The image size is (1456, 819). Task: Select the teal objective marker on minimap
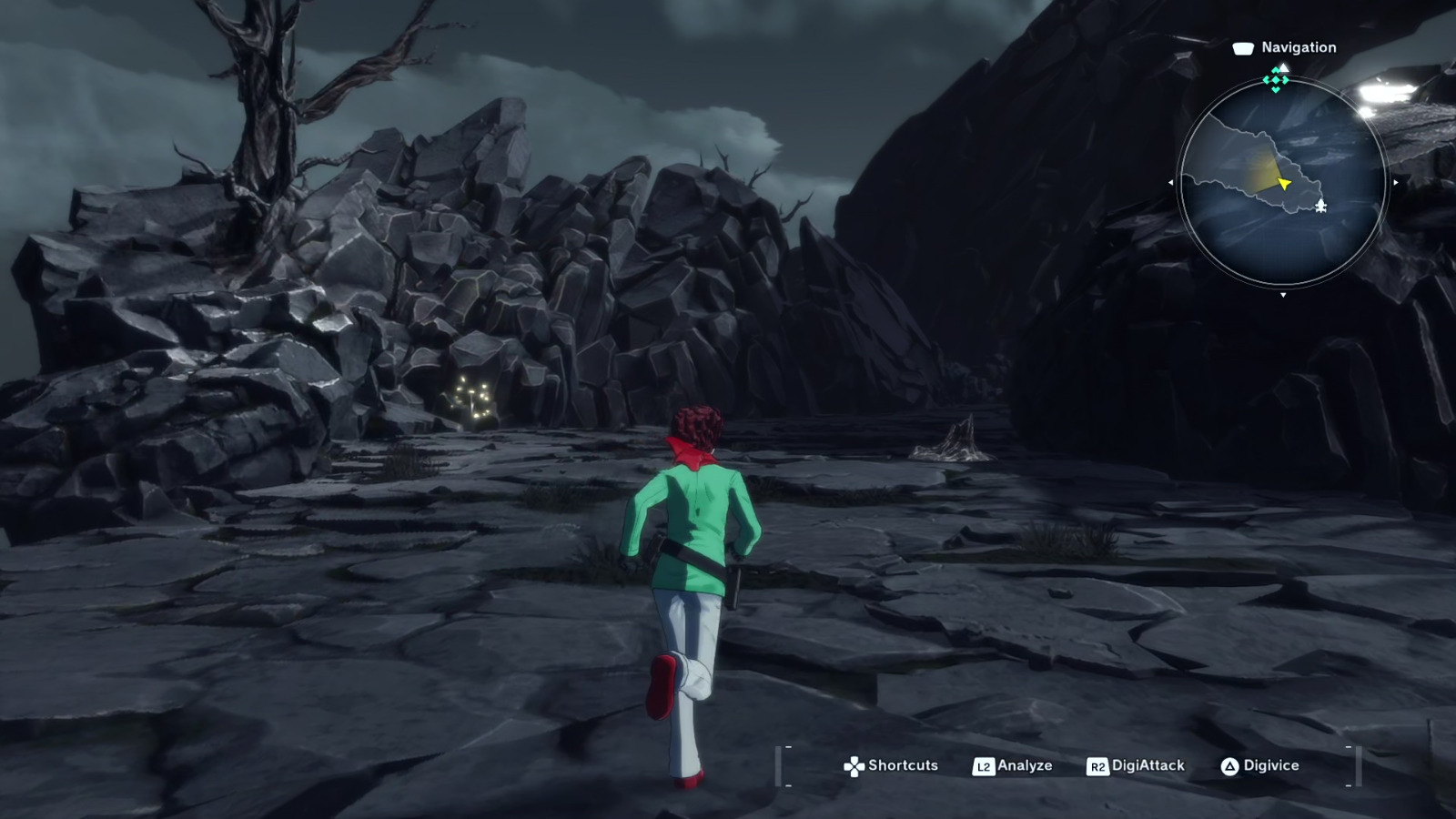pos(1276,80)
